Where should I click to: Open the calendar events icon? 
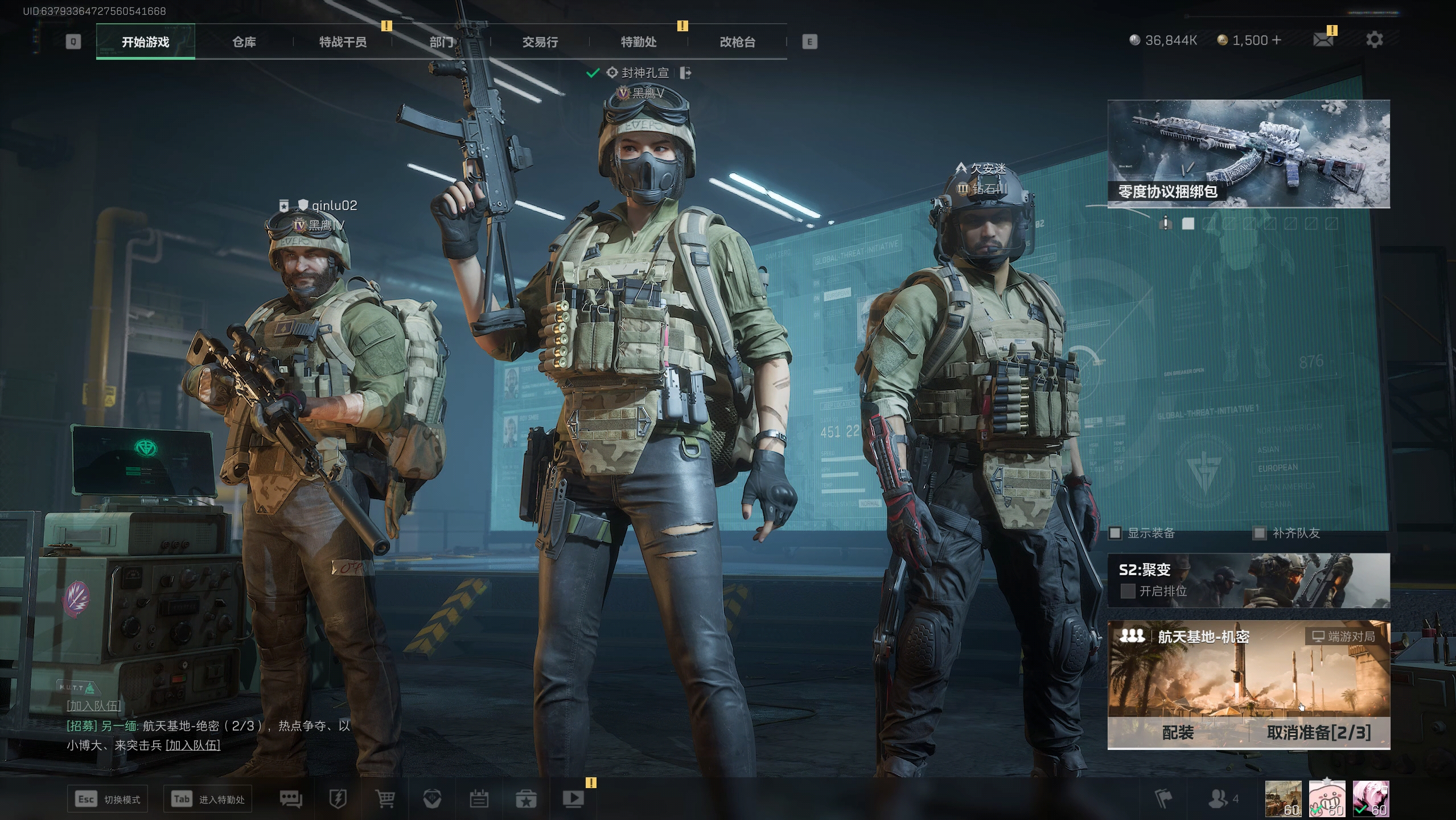tap(479, 799)
